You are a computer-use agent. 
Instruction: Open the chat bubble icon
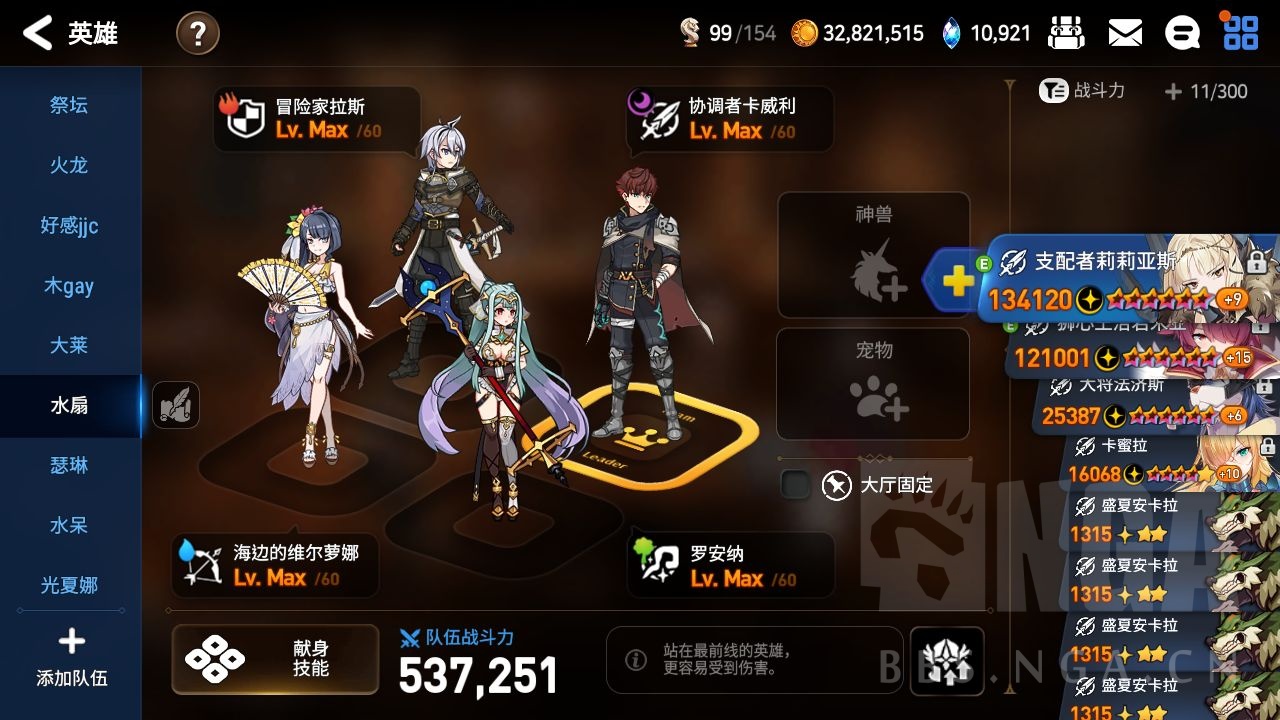(1182, 31)
